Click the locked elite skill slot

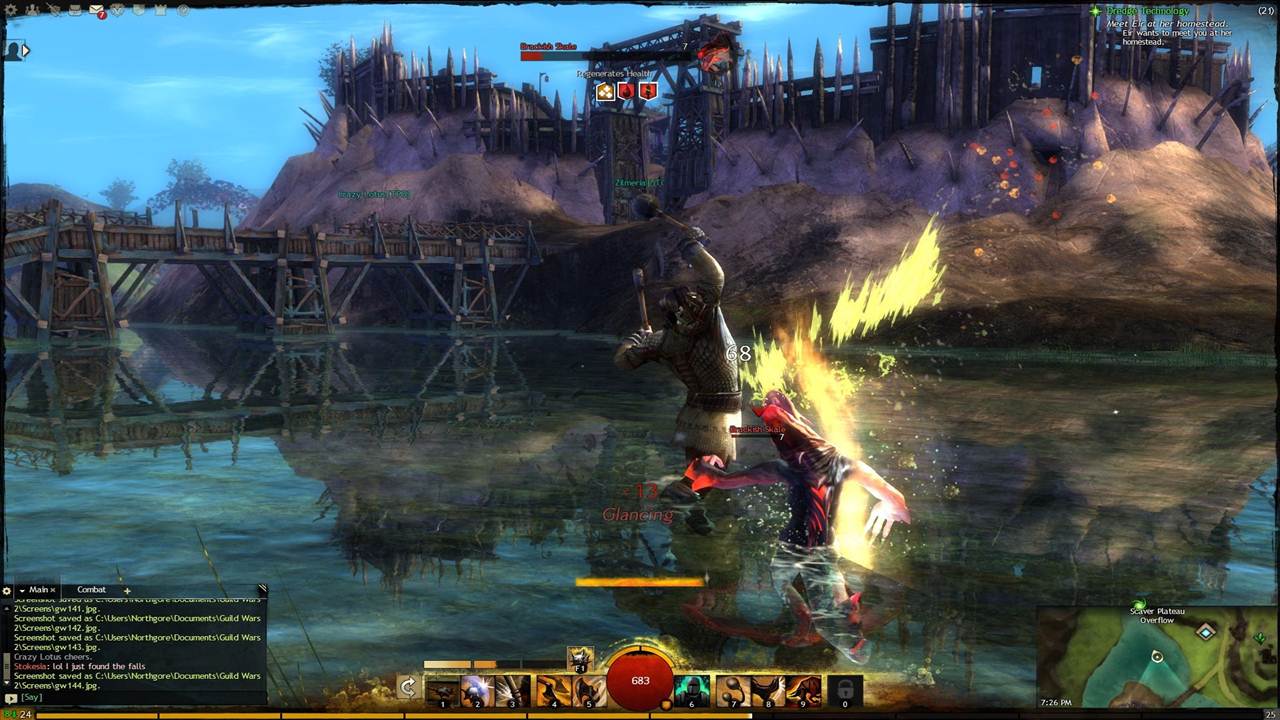[845, 690]
